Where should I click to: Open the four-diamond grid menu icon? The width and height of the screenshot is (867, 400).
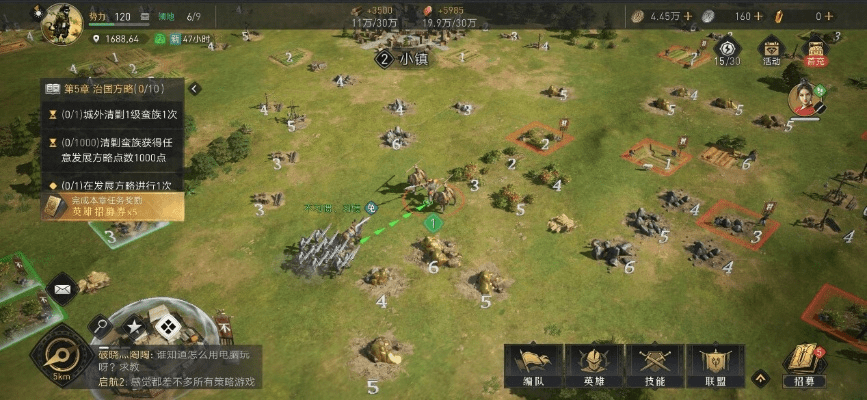pyautogui.click(x=170, y=325)
